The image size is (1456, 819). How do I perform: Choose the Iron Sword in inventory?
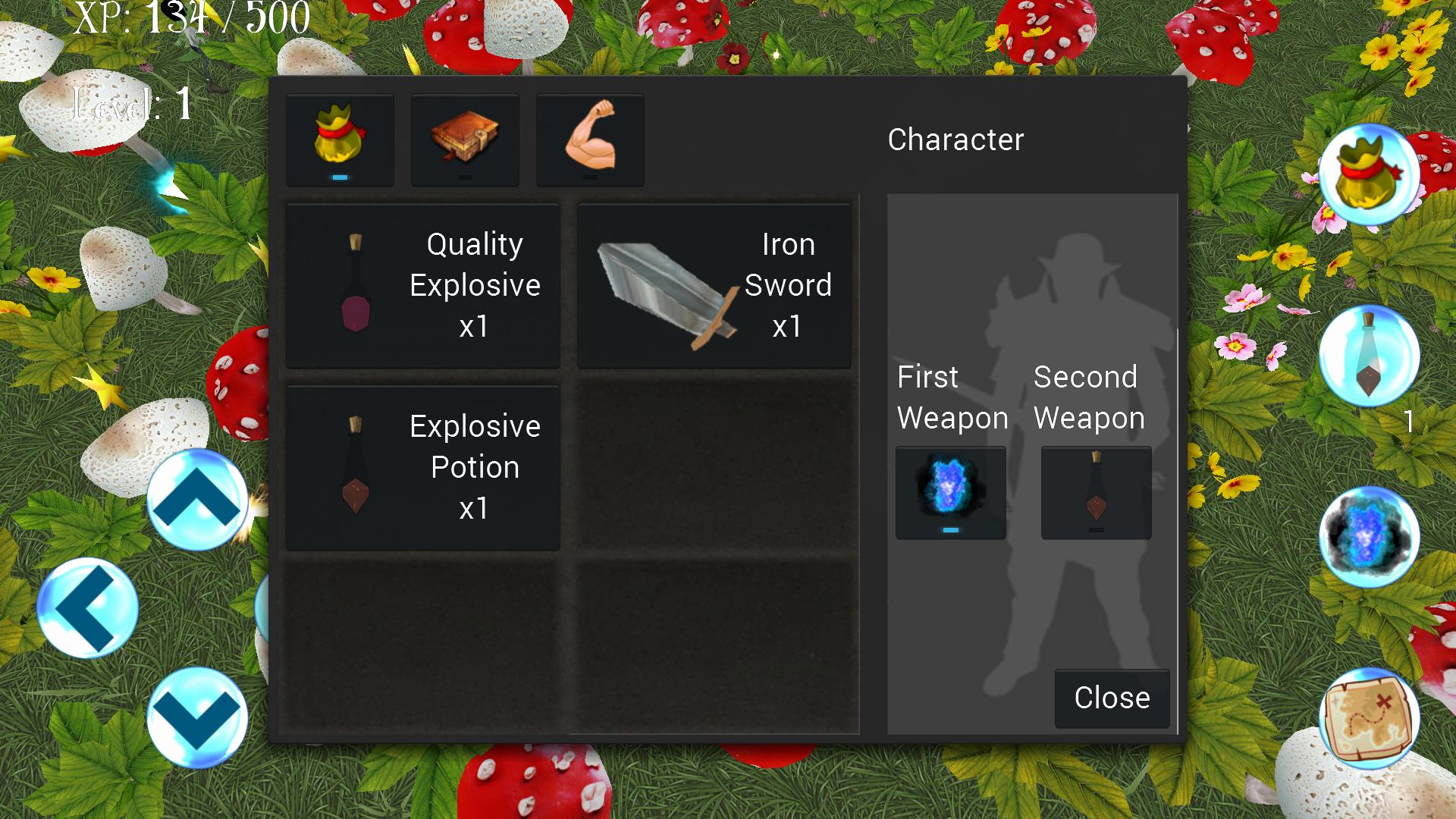[714, 285]
